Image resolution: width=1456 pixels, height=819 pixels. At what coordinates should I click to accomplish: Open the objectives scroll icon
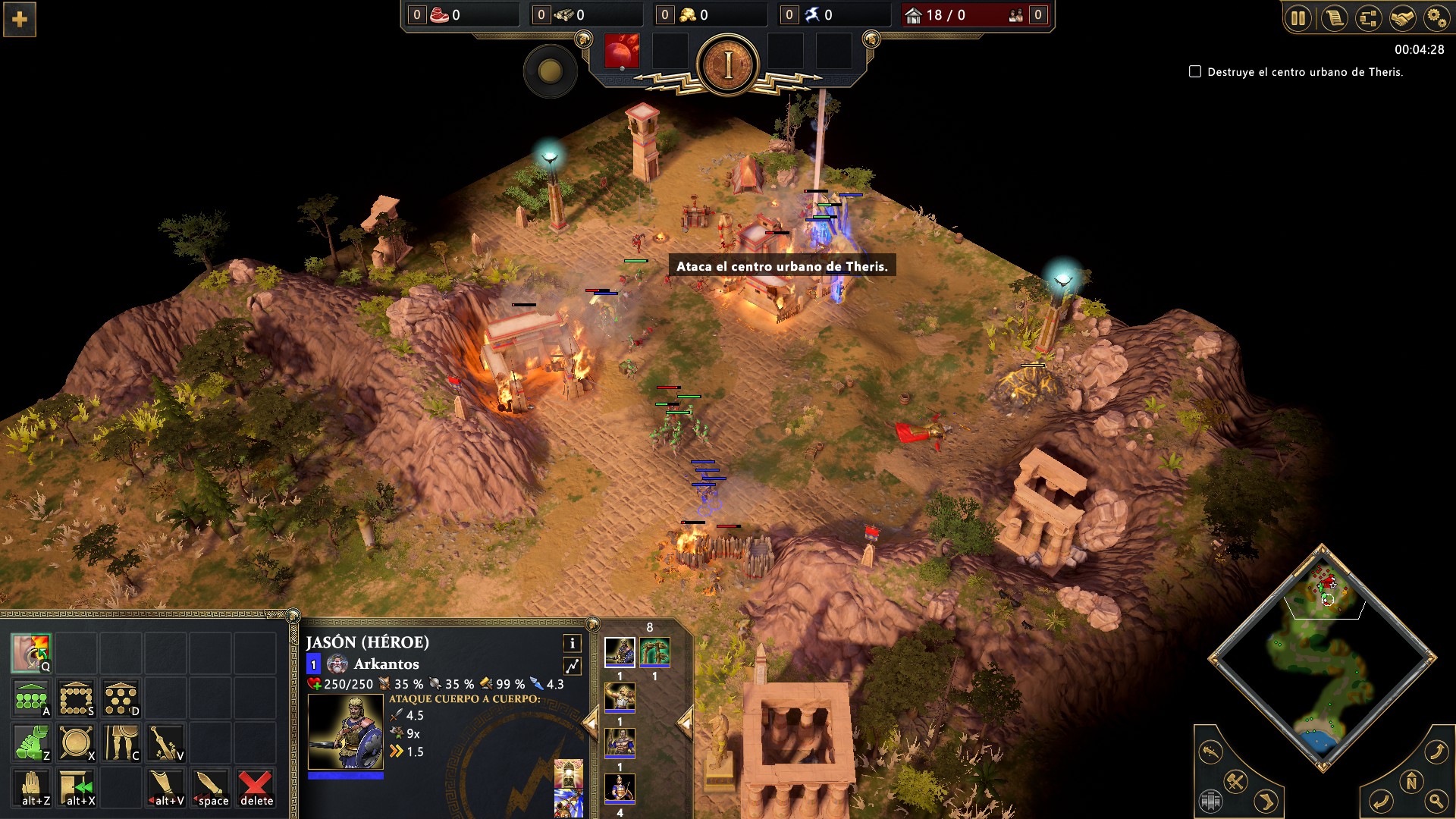coord(1334,18)
